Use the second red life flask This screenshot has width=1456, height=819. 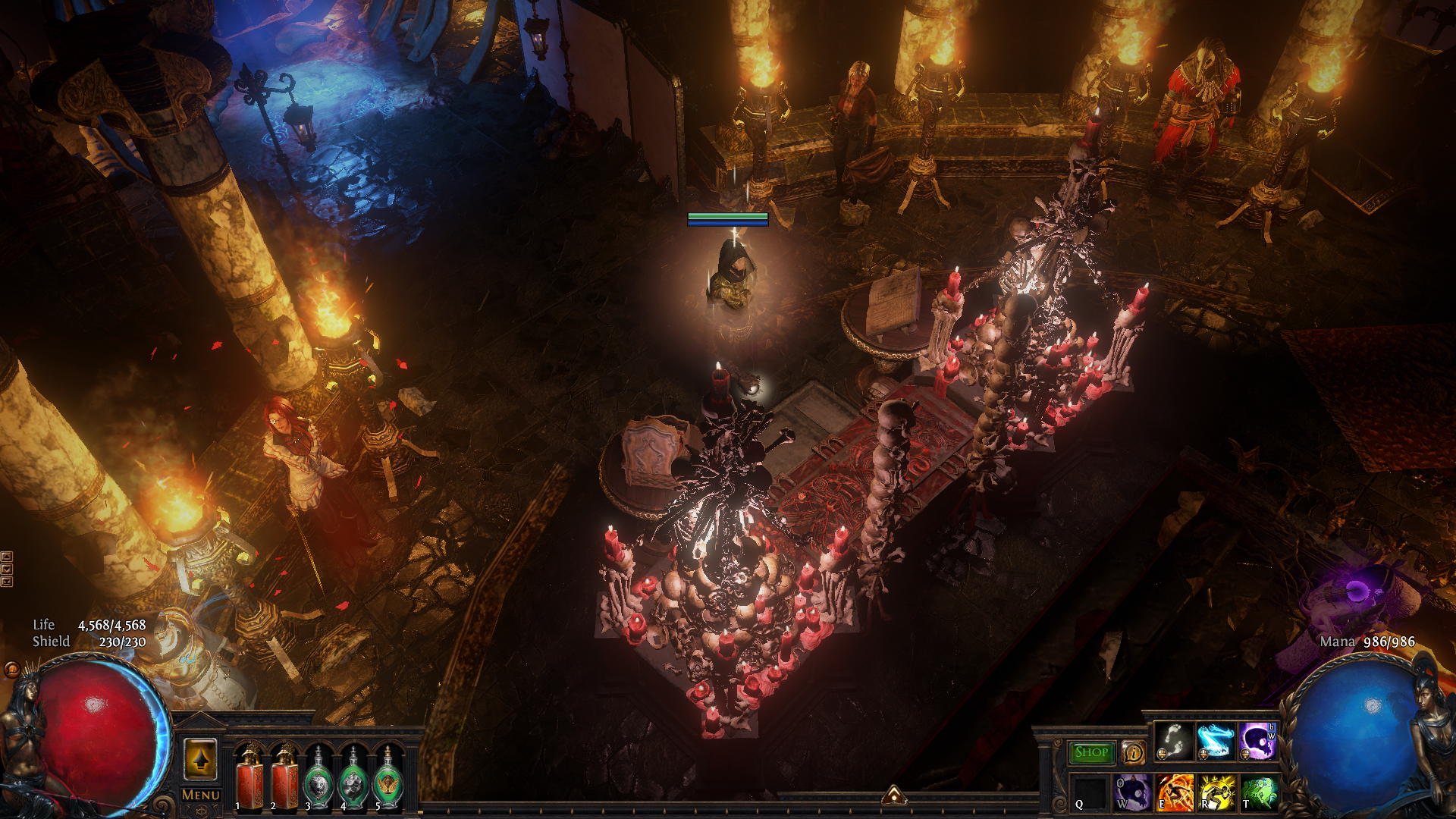tap(285, 778)
